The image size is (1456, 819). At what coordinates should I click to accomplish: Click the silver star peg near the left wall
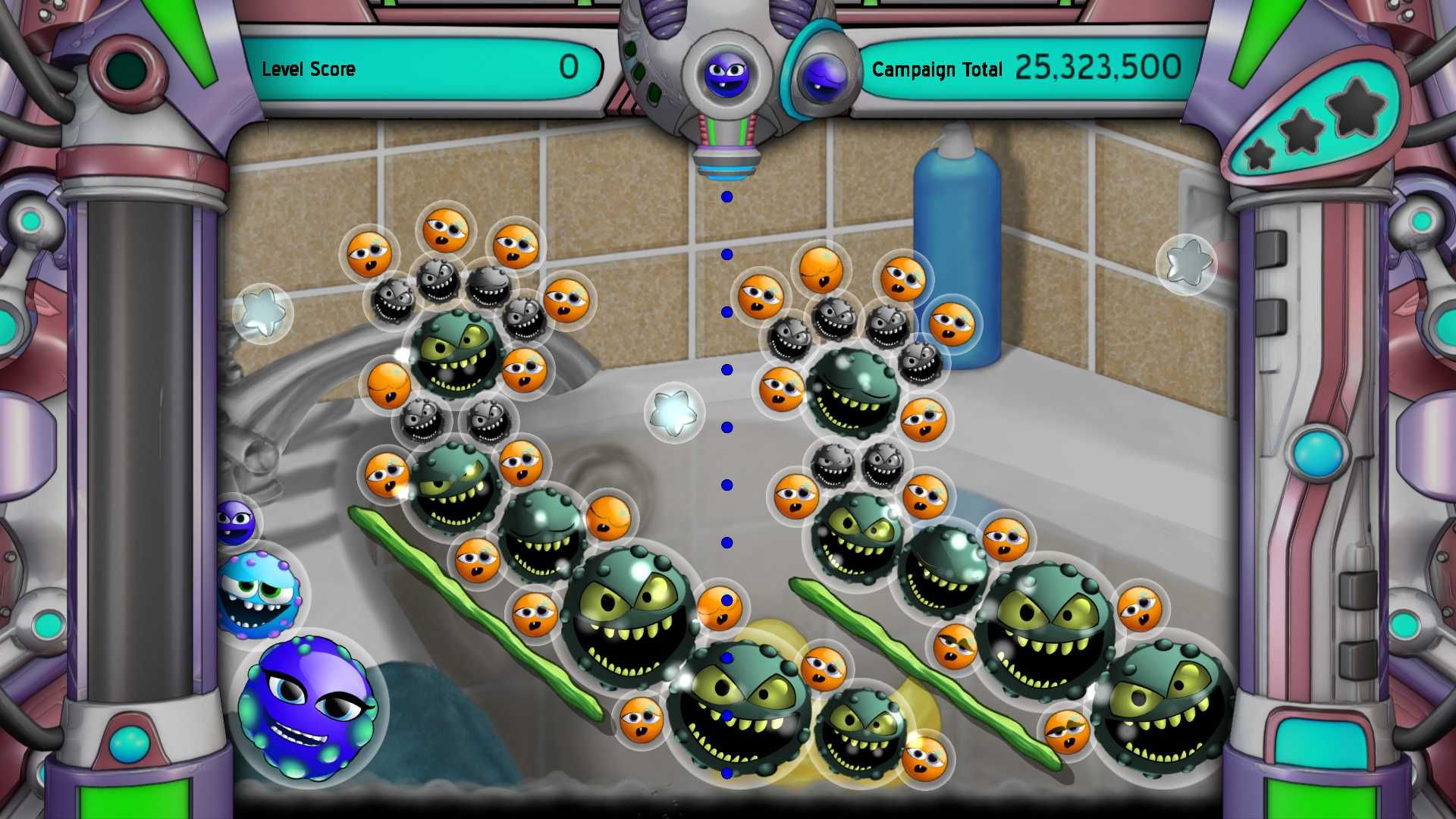click(x=264, y=311)
